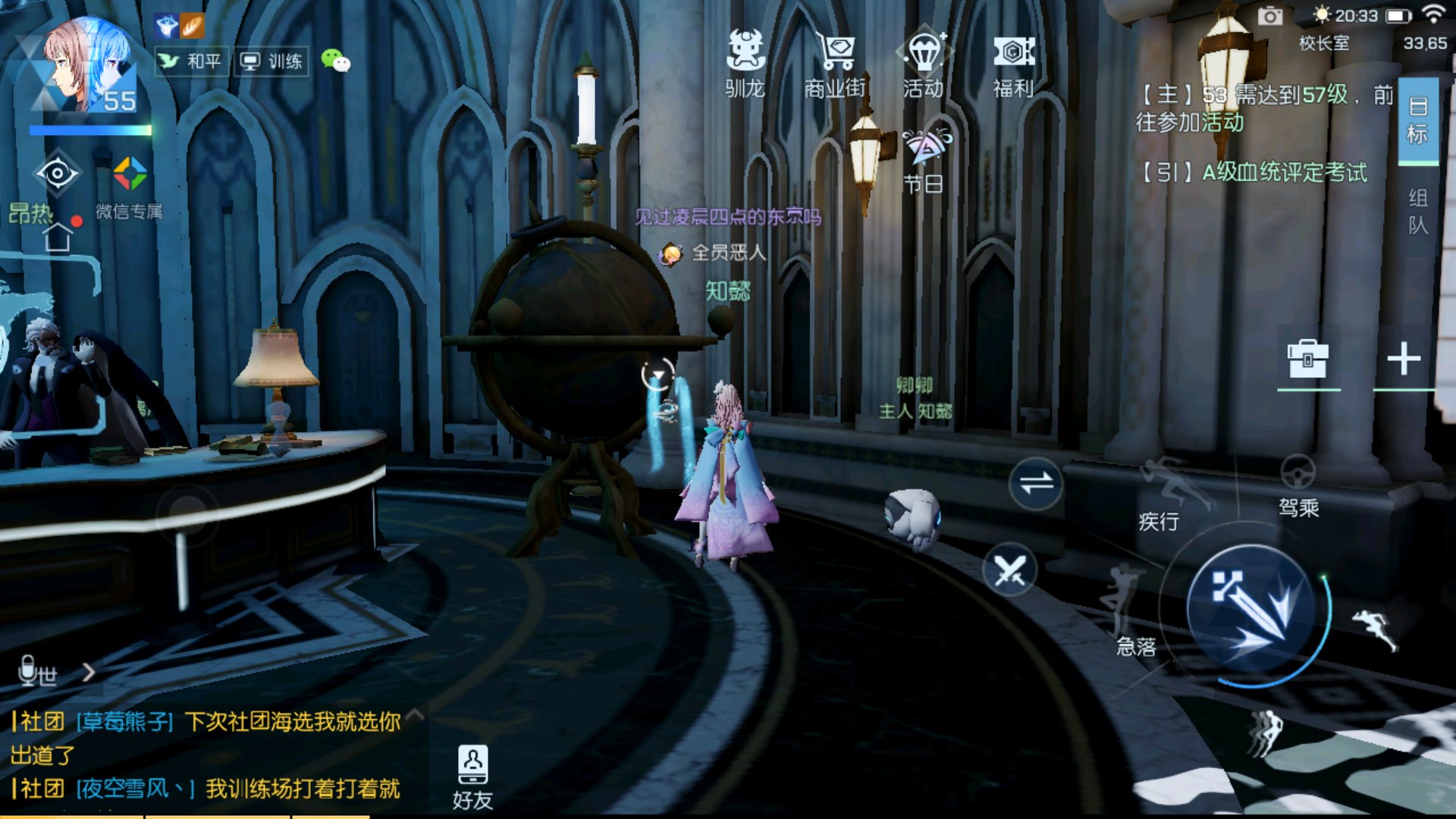Open the 微信专属 WeChat exclusive icon
This screenshot has width=1456, height=819.
130,186
